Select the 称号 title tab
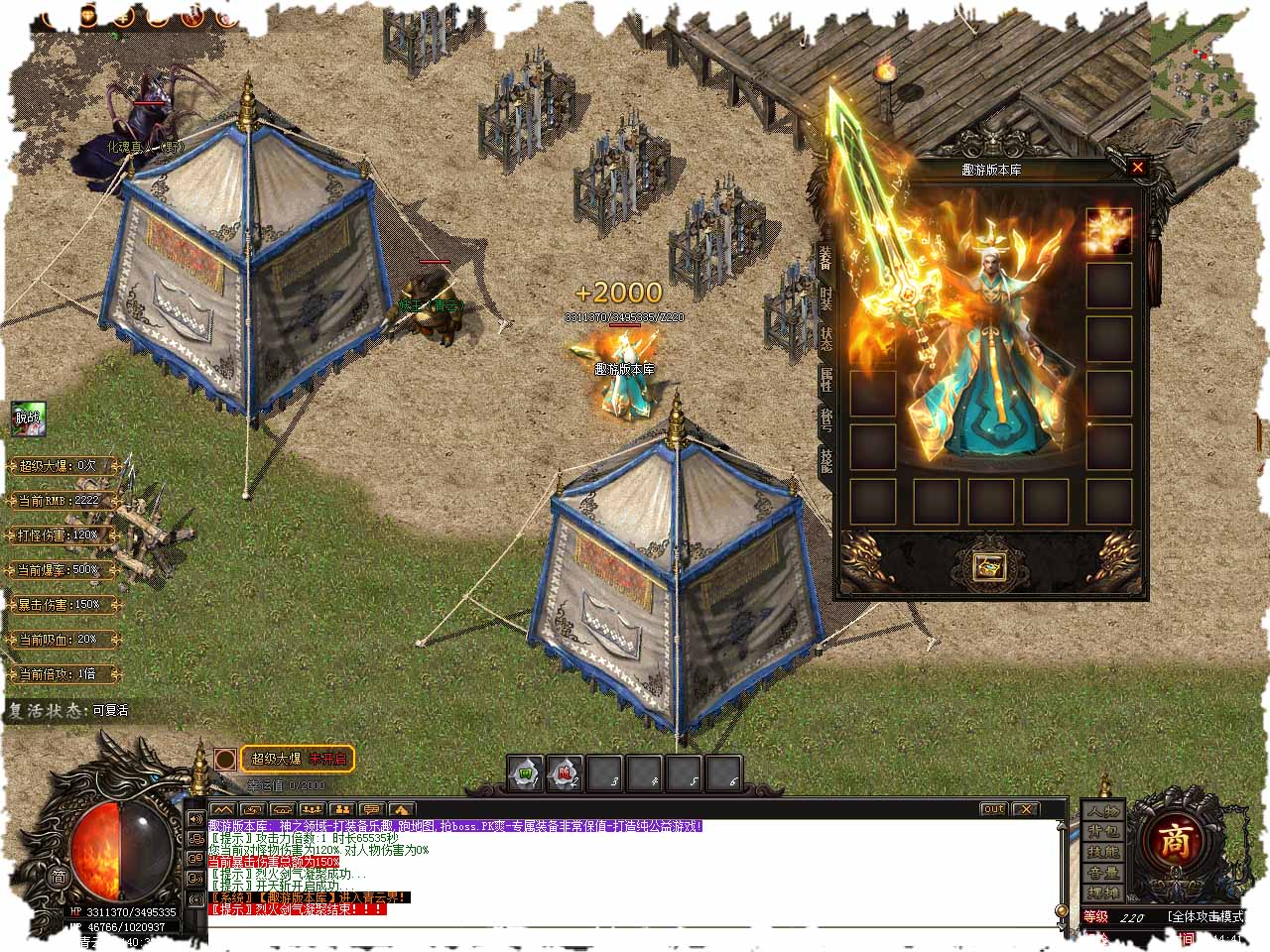 pos(826,420)
